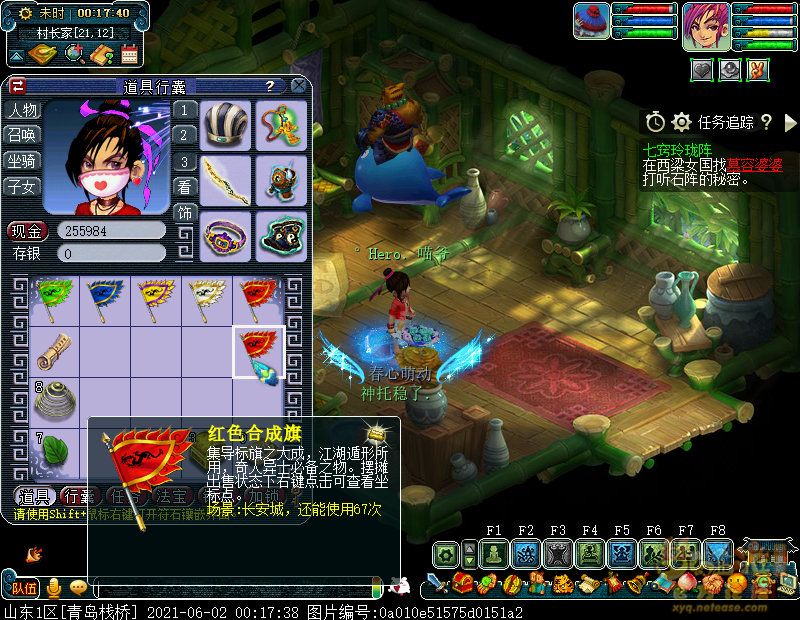Click the green leaf item stack
Viewport: 800px width, 620px height.
click(52, 452)
